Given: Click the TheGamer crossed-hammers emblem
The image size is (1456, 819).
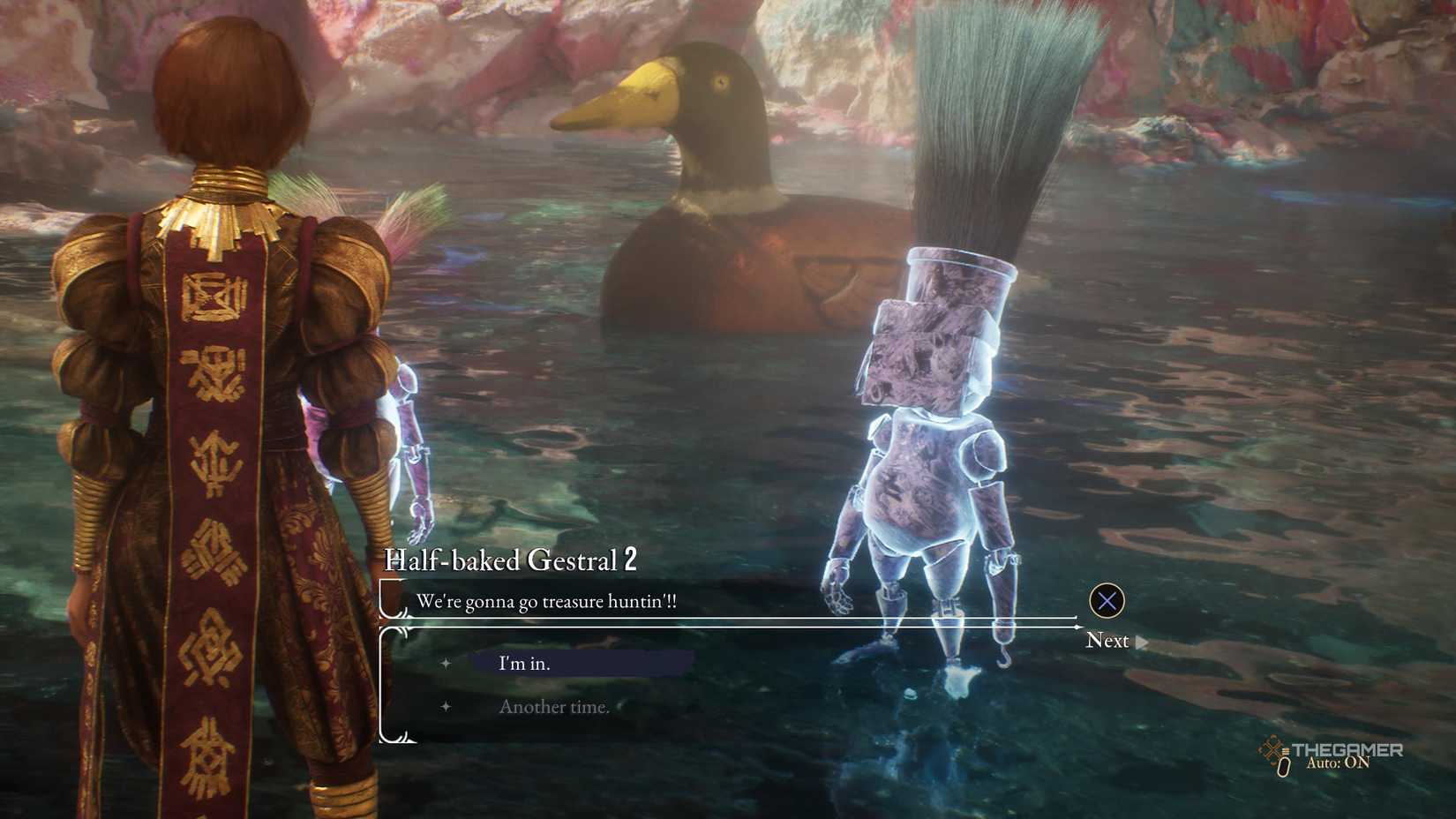Looking at the screenshot, I should (1273, 750).
